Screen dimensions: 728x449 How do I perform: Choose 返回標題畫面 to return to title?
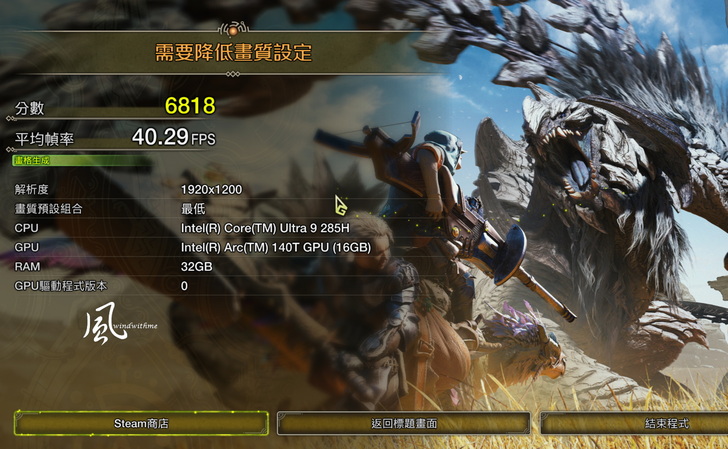coord(404,423)
